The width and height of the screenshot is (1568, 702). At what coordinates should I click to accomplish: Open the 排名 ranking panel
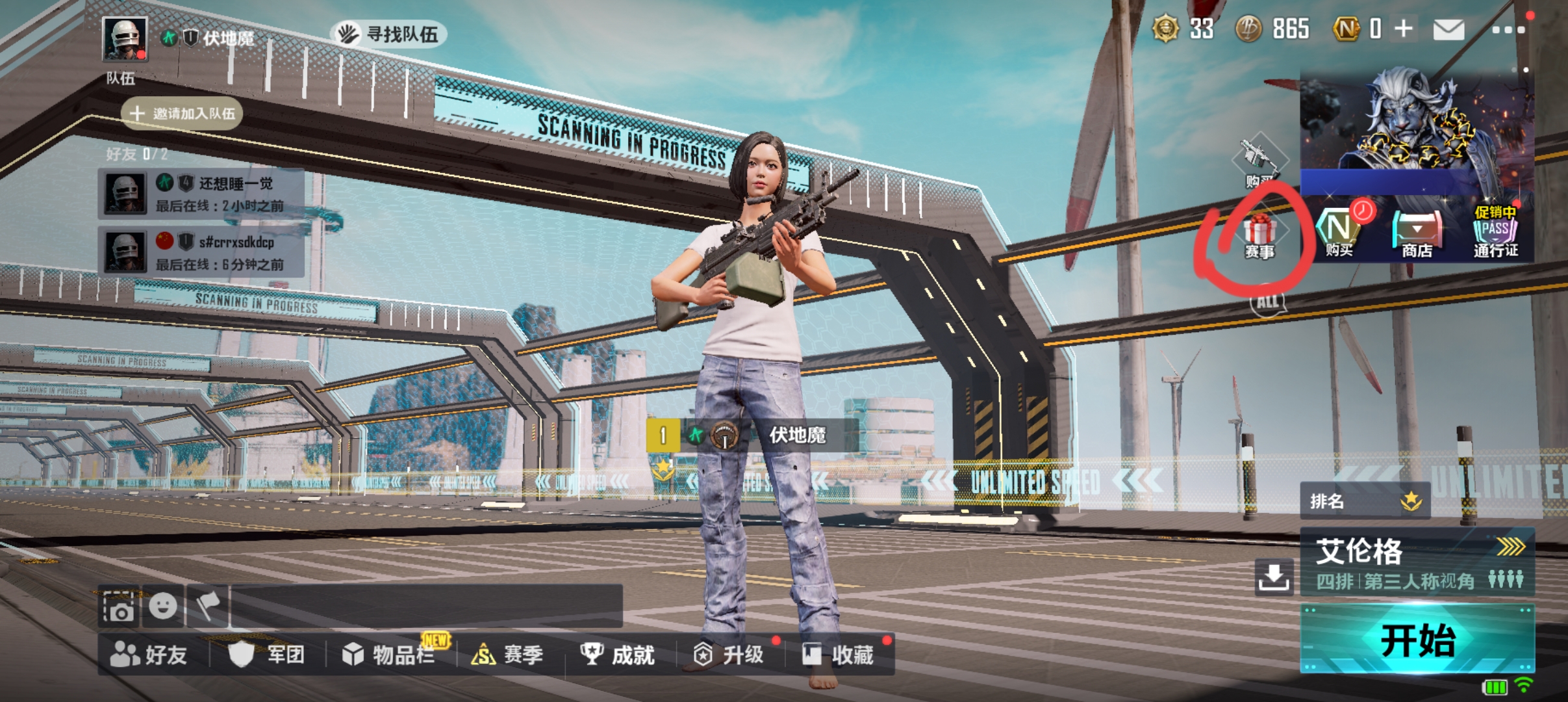coord(1365,501)
